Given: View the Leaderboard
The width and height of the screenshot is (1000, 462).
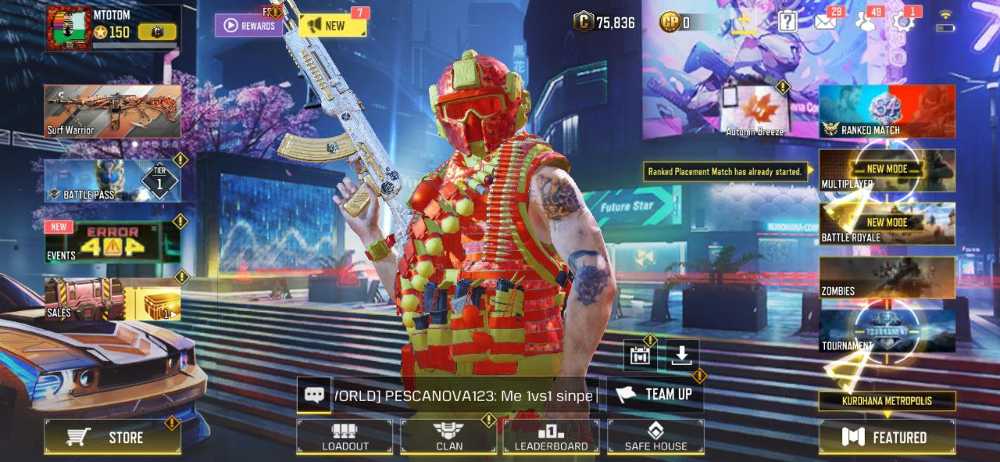Looking at the screenshot, I should (x=551, y=437).
